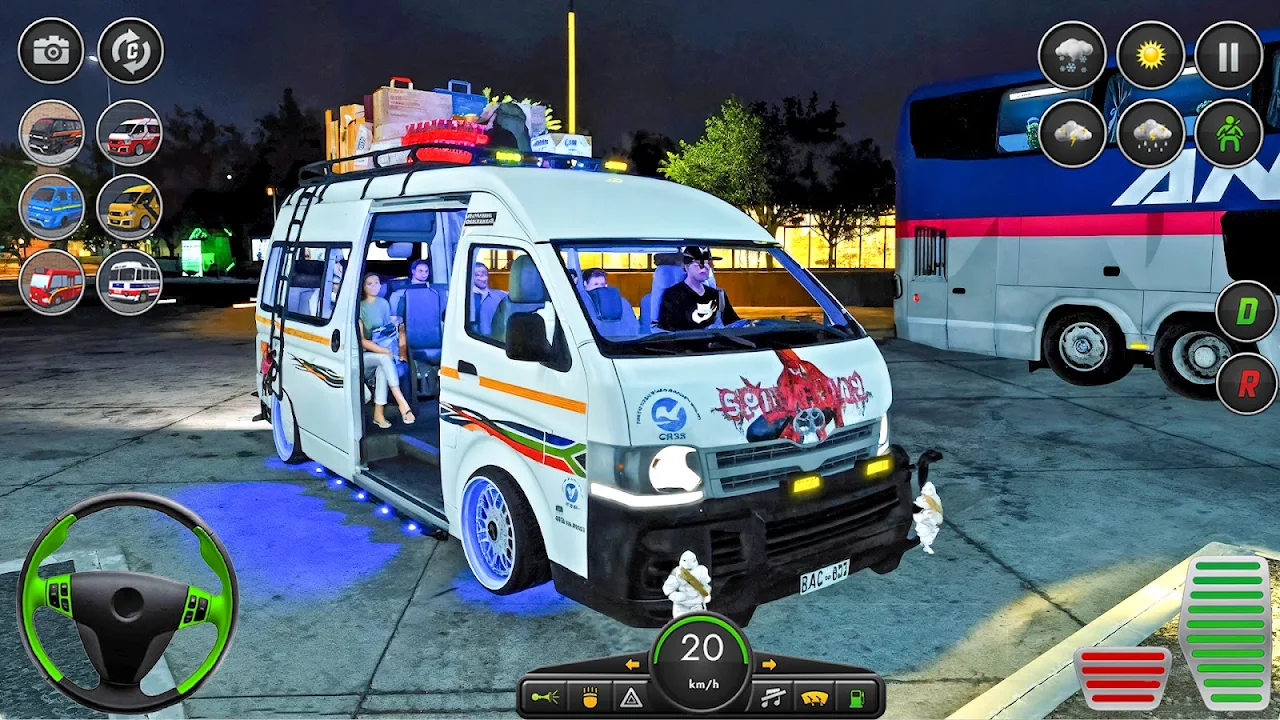Toggle the green seatbelt button

[1229, 133]
